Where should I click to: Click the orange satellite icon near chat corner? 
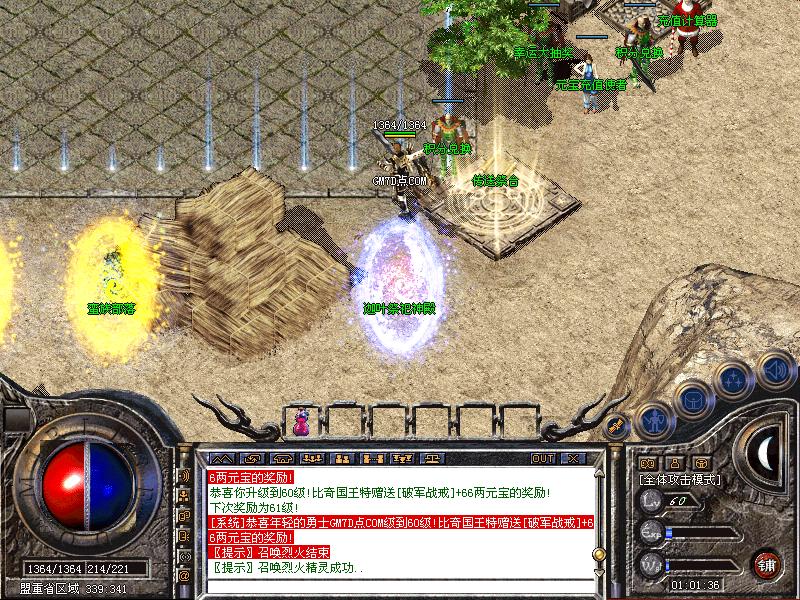616,427
